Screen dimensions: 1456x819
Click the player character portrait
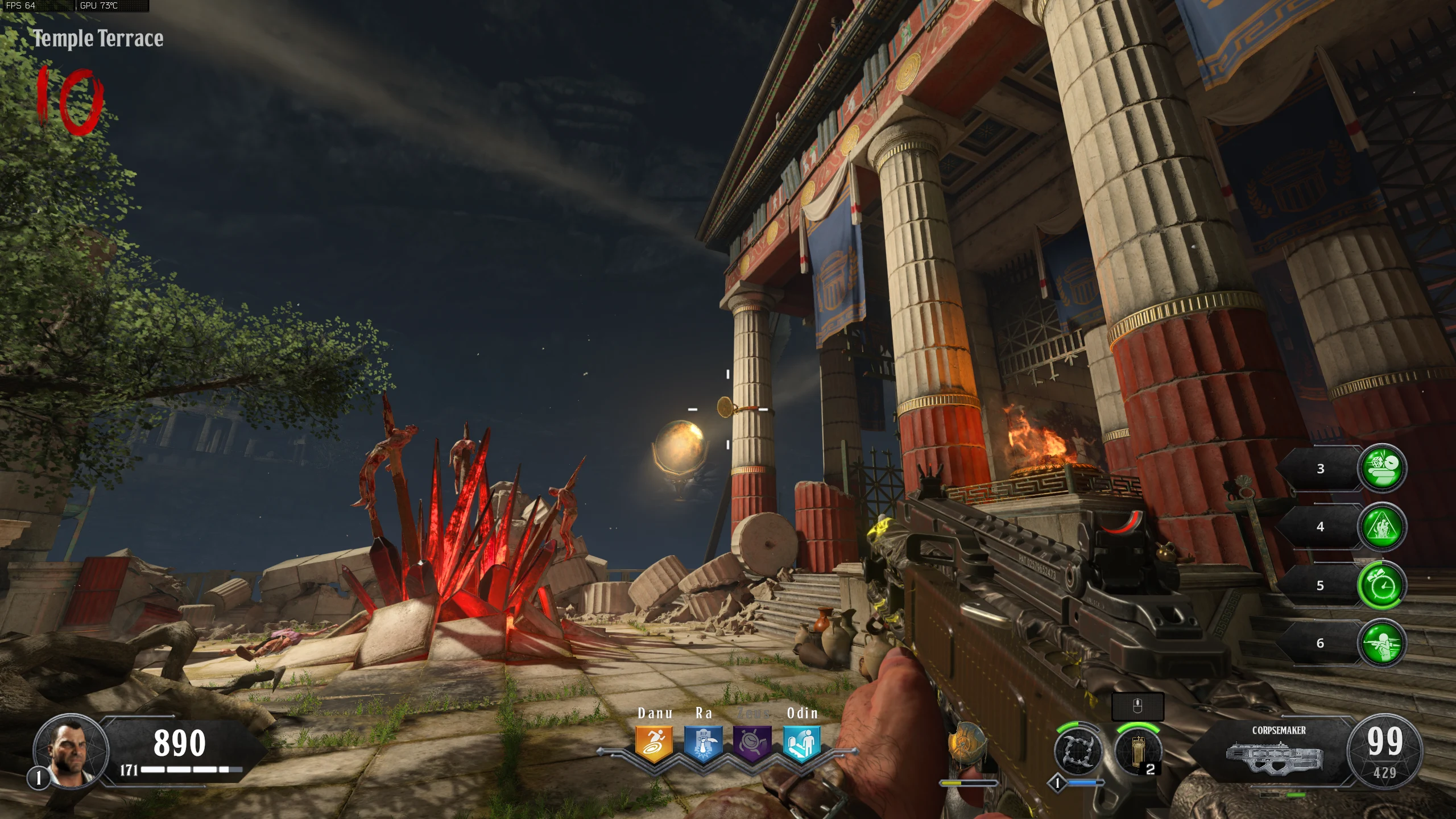click(x=71, y=751)
